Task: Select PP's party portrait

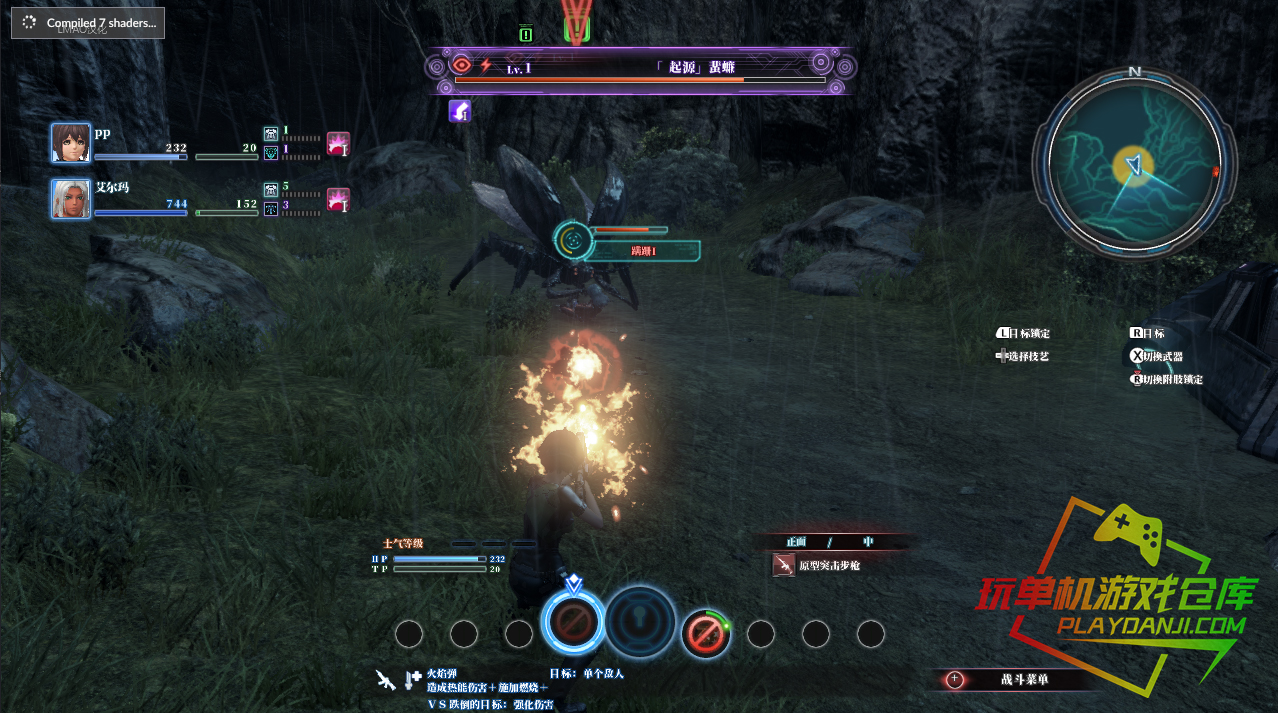Action: click(x=71, y=143)
